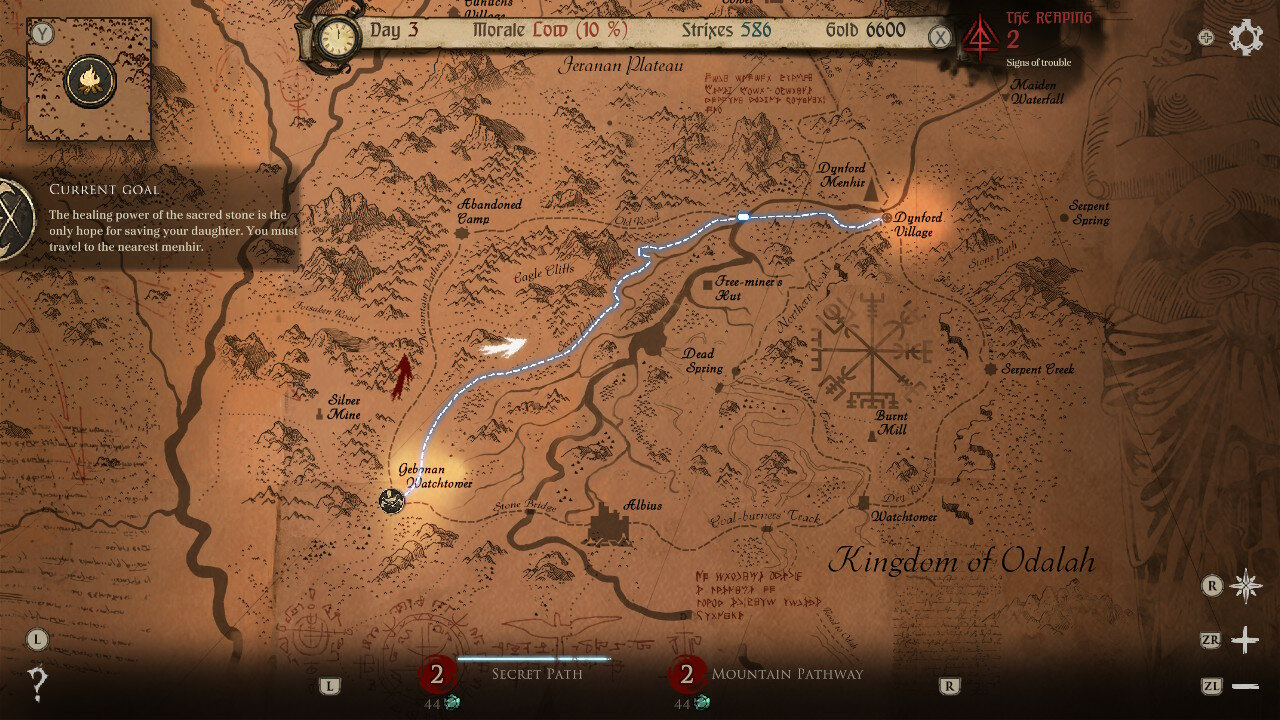Zoom out with the minus button

(1245, 686)
